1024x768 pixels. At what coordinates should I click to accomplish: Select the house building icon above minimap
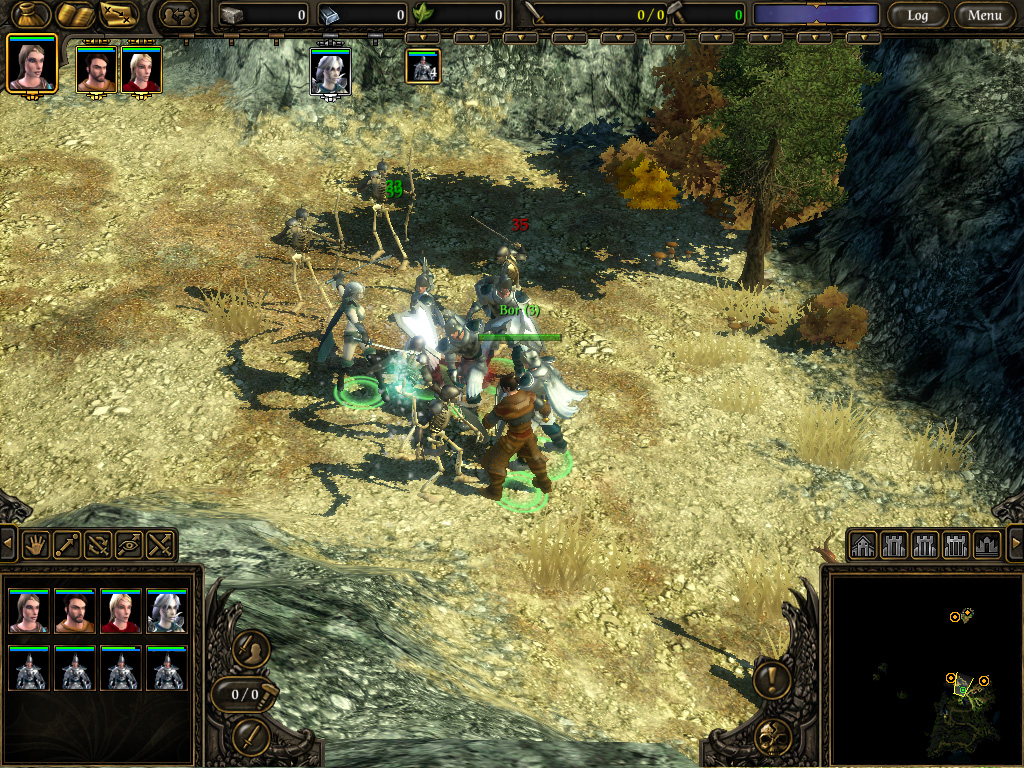point(862,545)
